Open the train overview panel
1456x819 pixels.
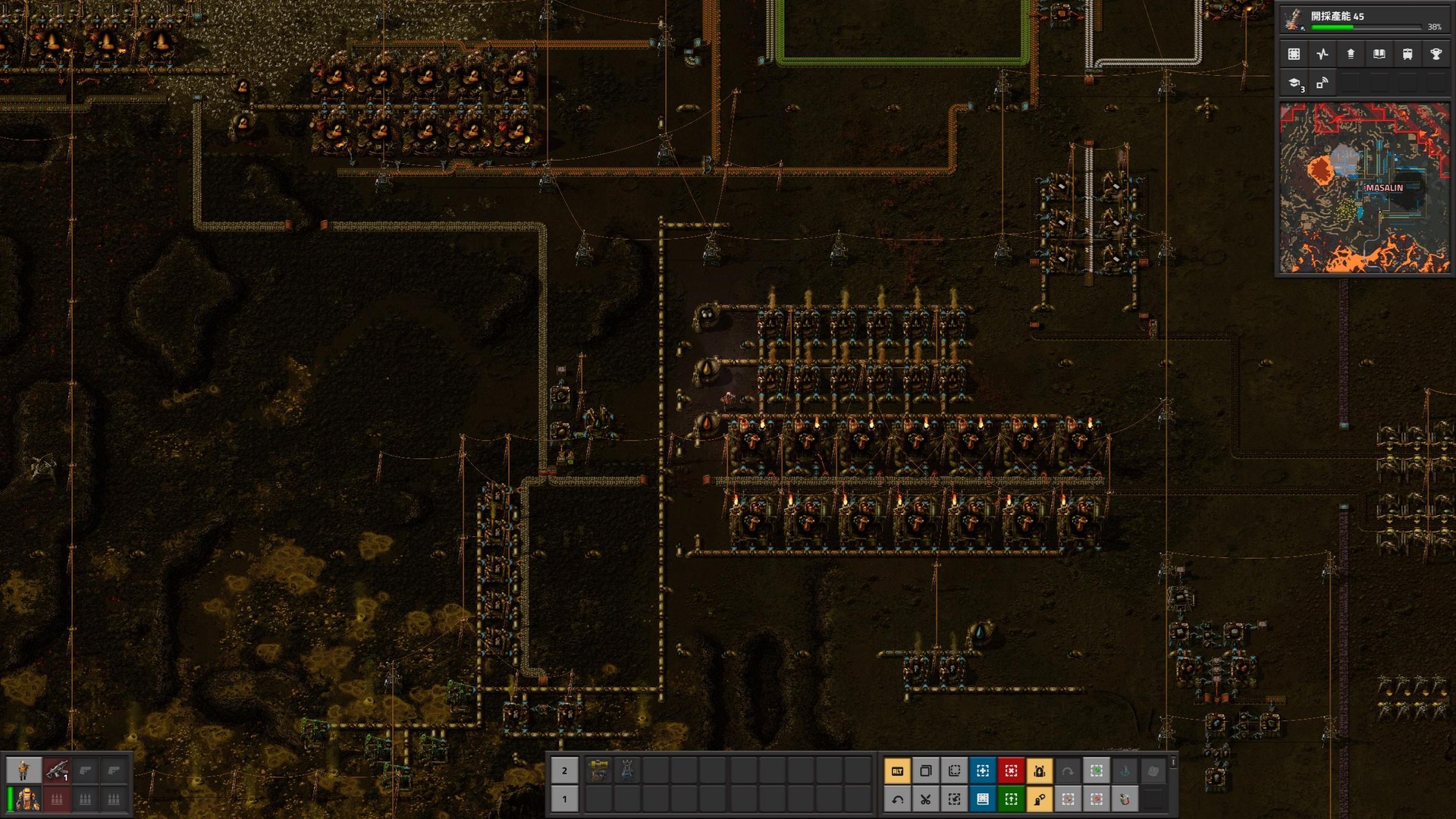click(x=1407, y=55)
